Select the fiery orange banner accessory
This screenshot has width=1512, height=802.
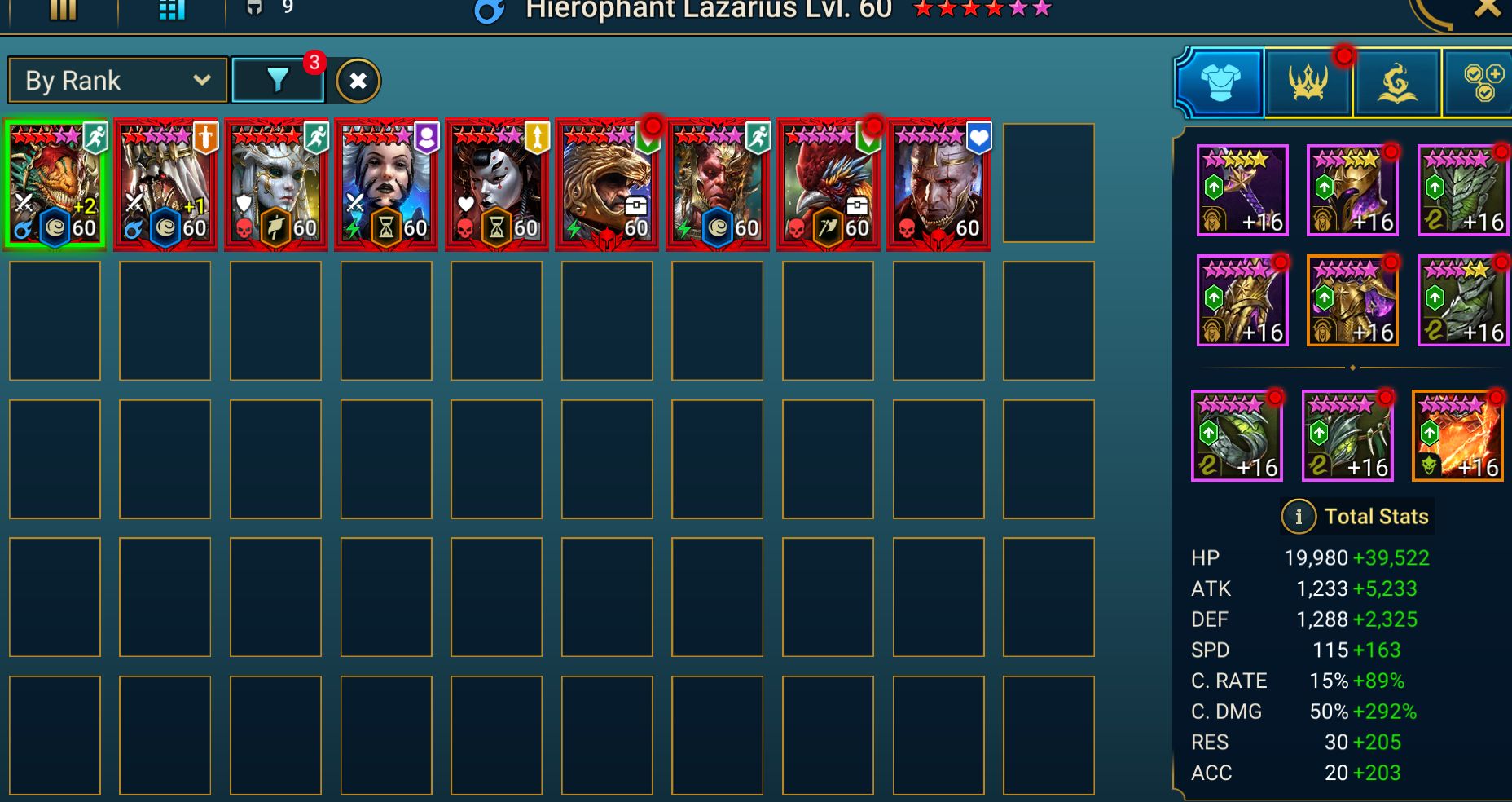[1457, 435]
